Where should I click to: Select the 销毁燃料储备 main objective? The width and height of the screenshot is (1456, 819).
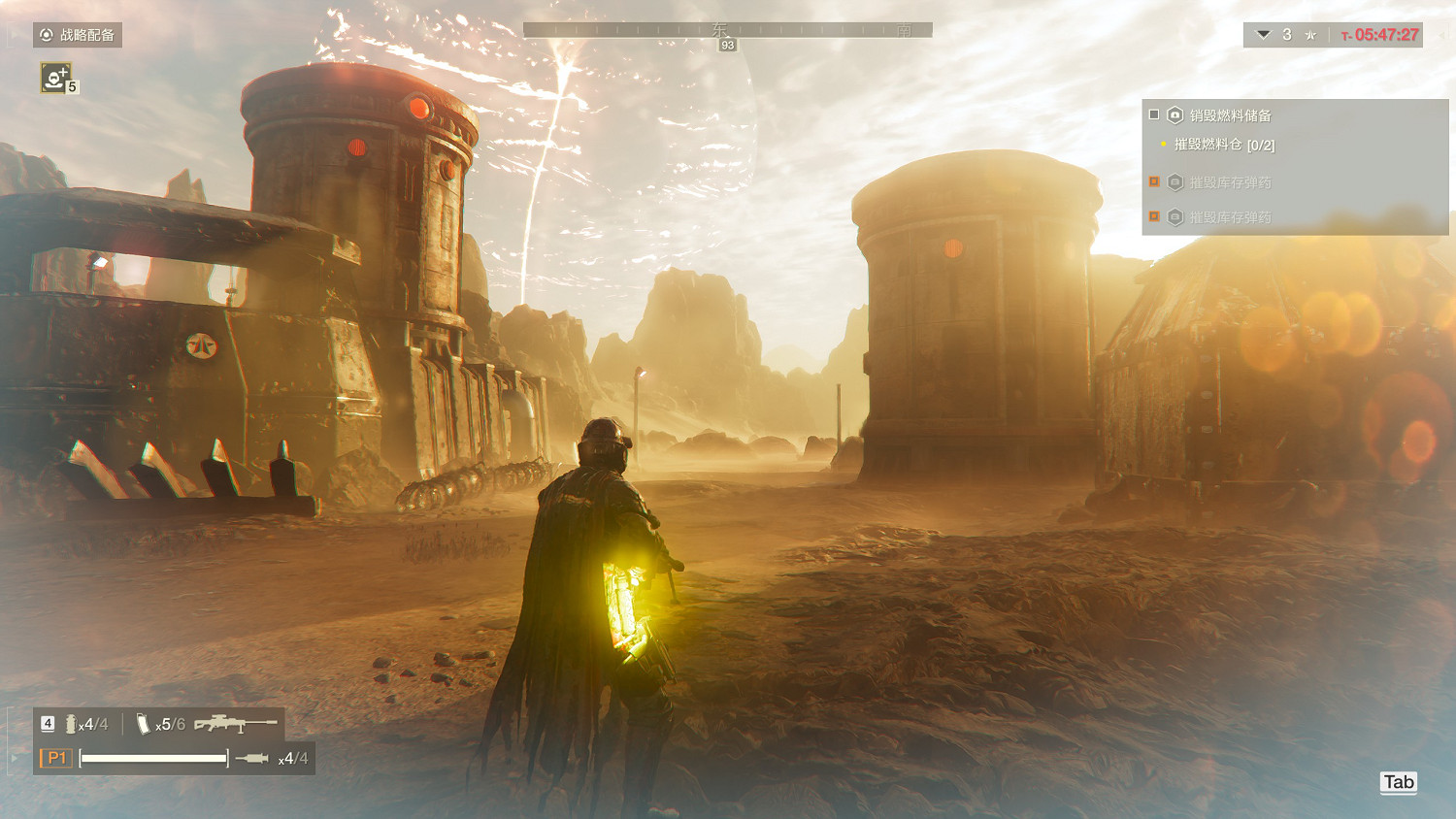tap(1230, 115)
